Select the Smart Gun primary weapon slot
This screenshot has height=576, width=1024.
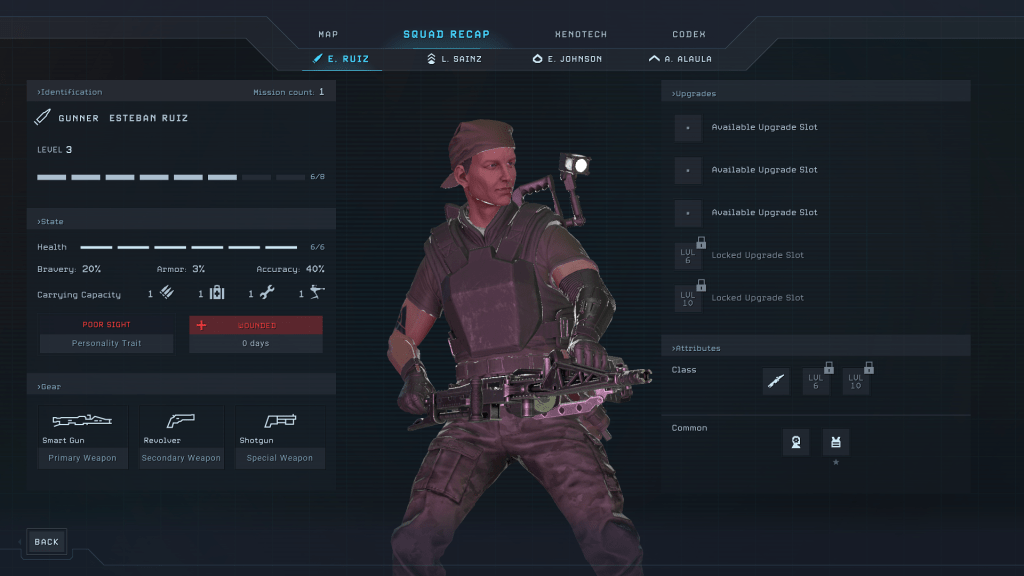coord(82,436)
